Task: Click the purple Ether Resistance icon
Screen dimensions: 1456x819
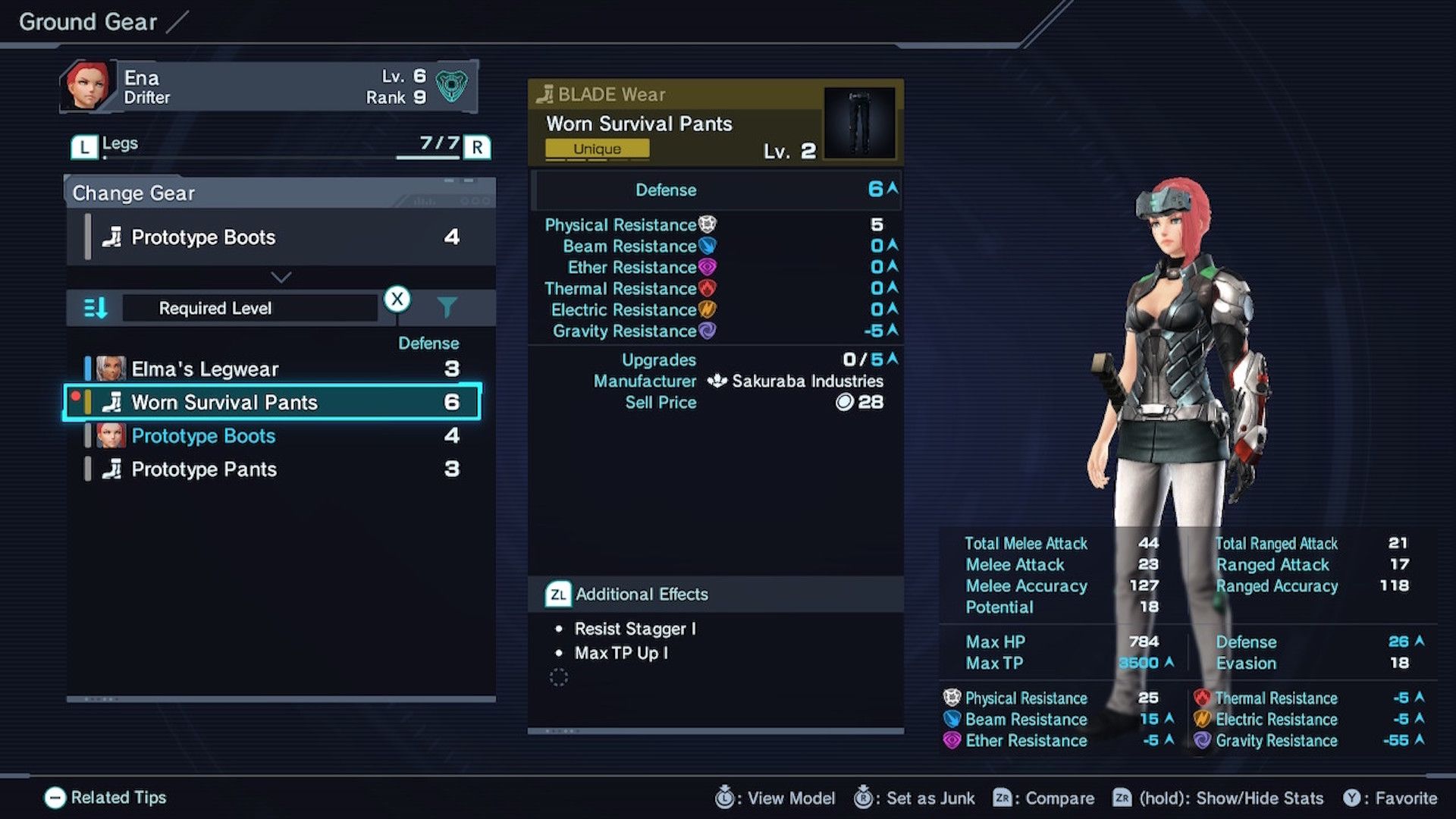Action: pyautogui.click(x=708, y=266)
